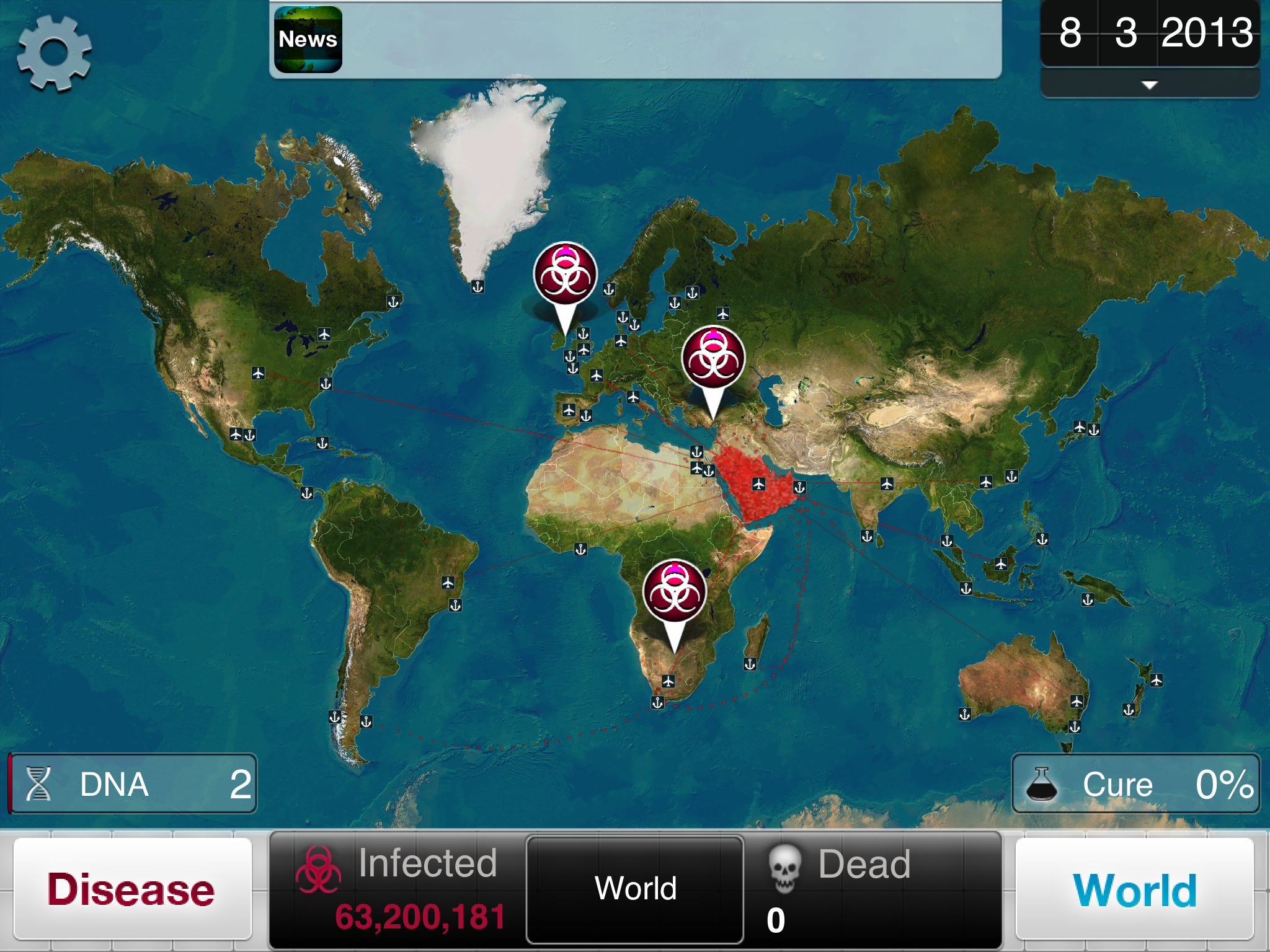Expand the date speed dropdown arrow
Screen dimensions: 1270x952
pyautogui.click(x=1149, y=85)
